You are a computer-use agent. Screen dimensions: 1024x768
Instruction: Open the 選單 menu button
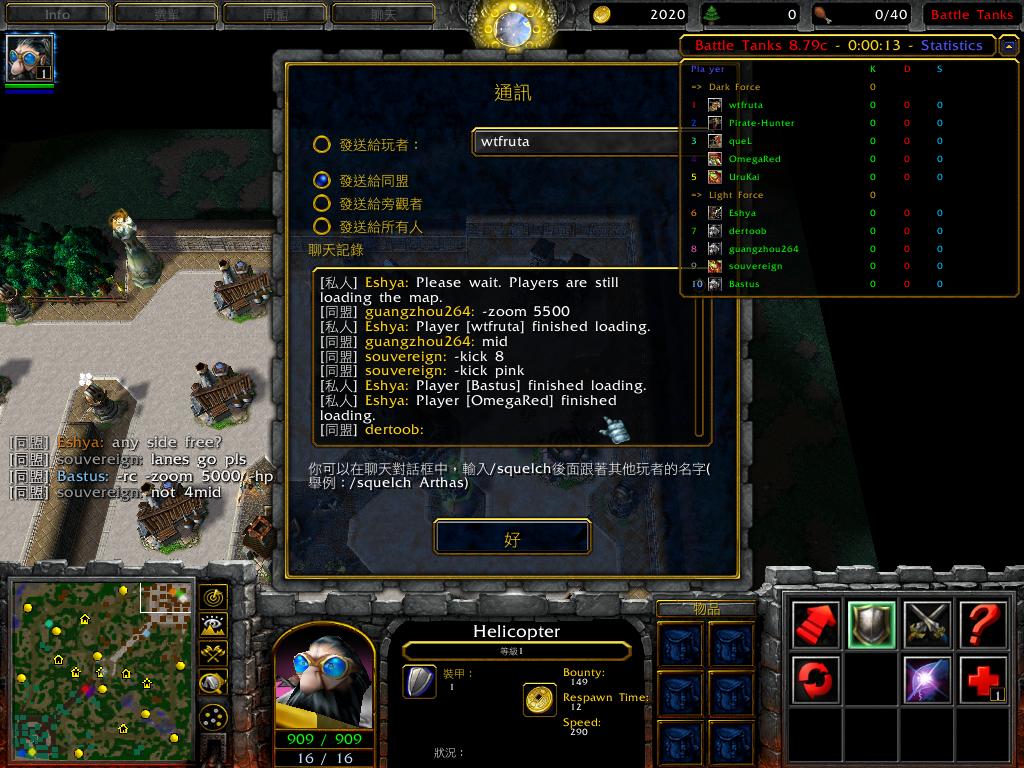(165, 14)
